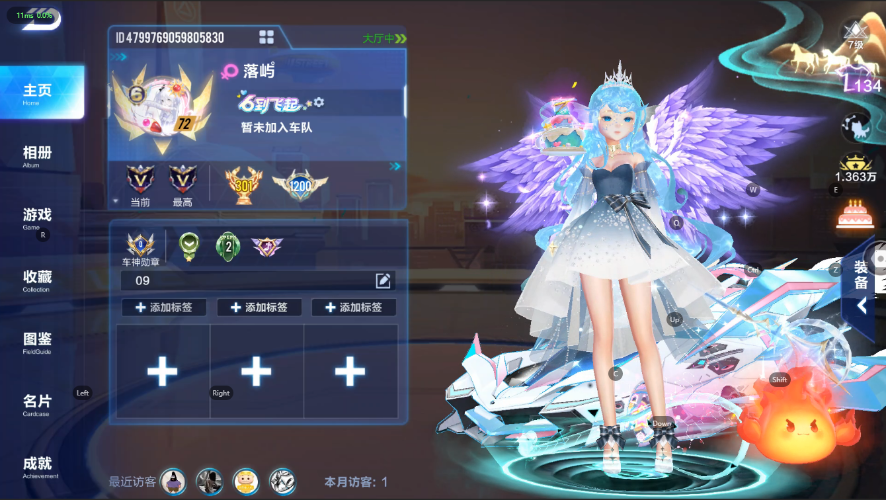Go to the 收藏 Collection tab
886x500 pixels.
pos(38,278)
